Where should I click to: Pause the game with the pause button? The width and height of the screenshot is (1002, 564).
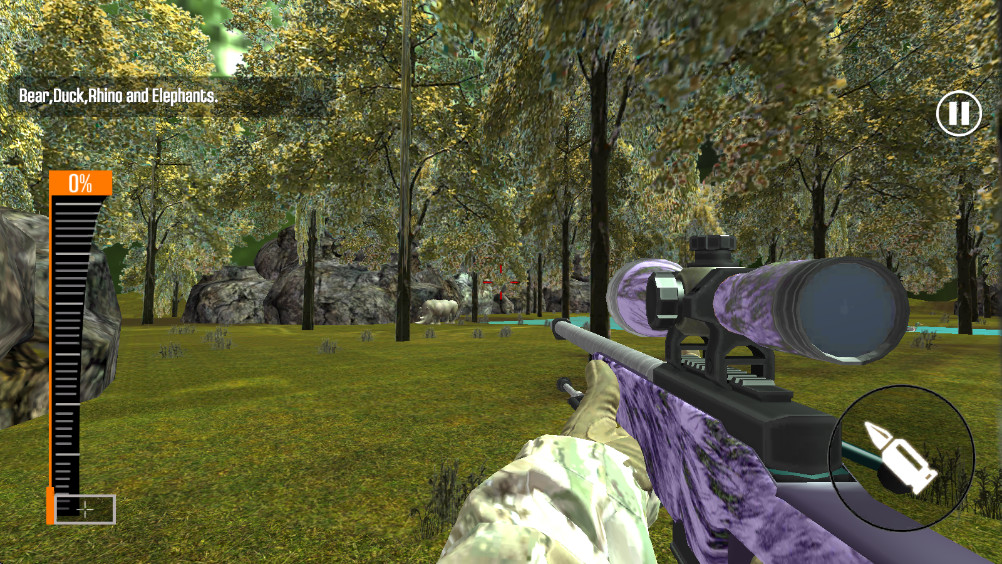(x=958, y=113)
